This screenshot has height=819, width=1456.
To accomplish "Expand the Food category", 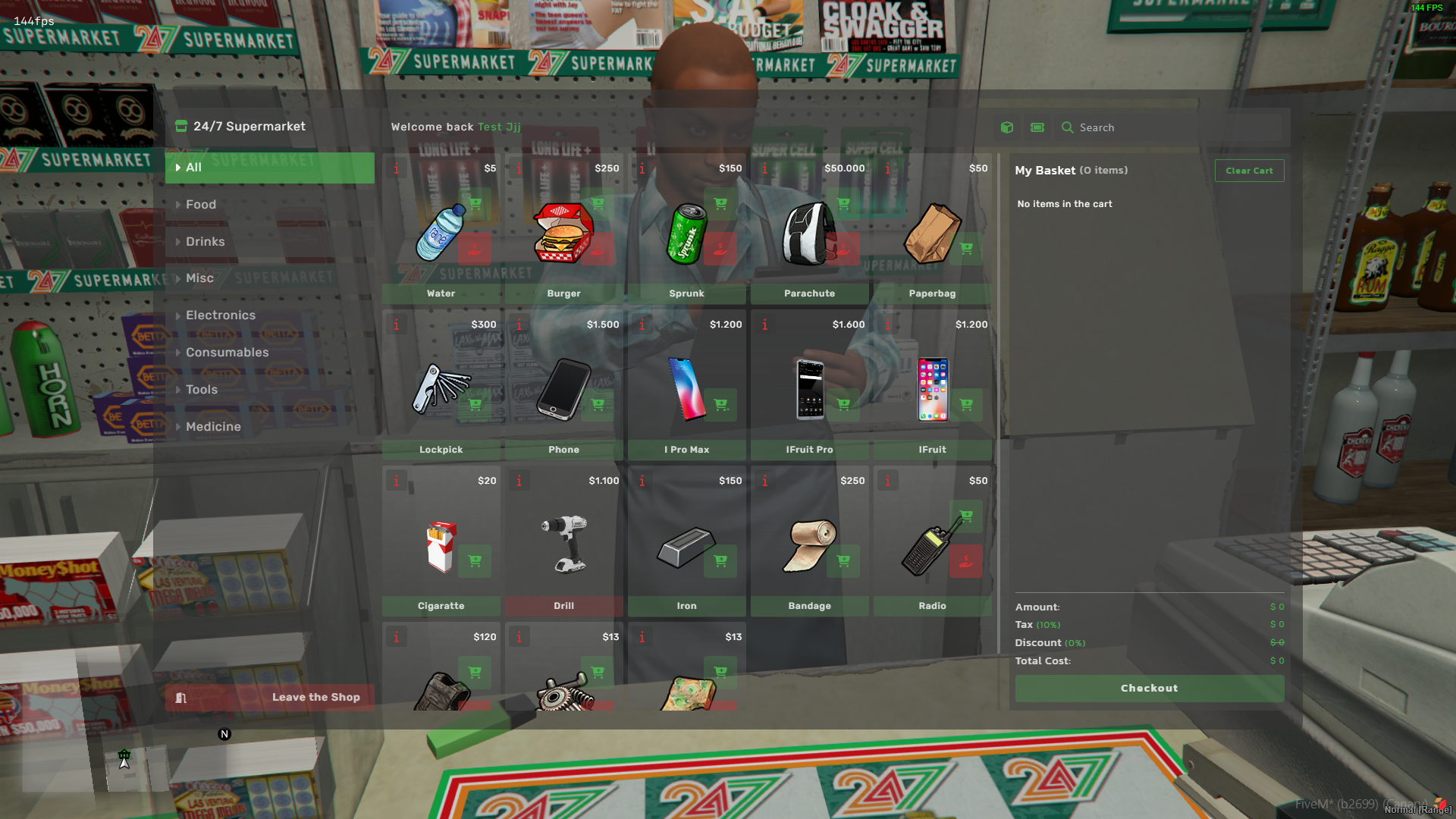I will pos(200,204).
